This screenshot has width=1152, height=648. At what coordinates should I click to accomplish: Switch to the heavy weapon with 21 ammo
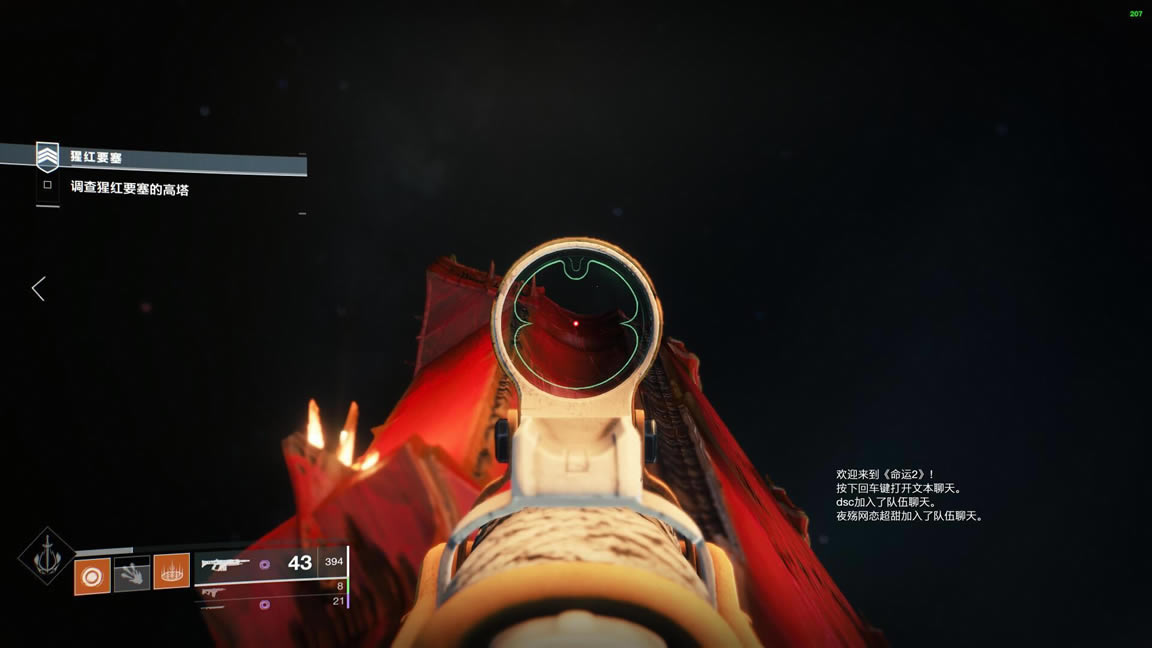(x=270, y=603)
